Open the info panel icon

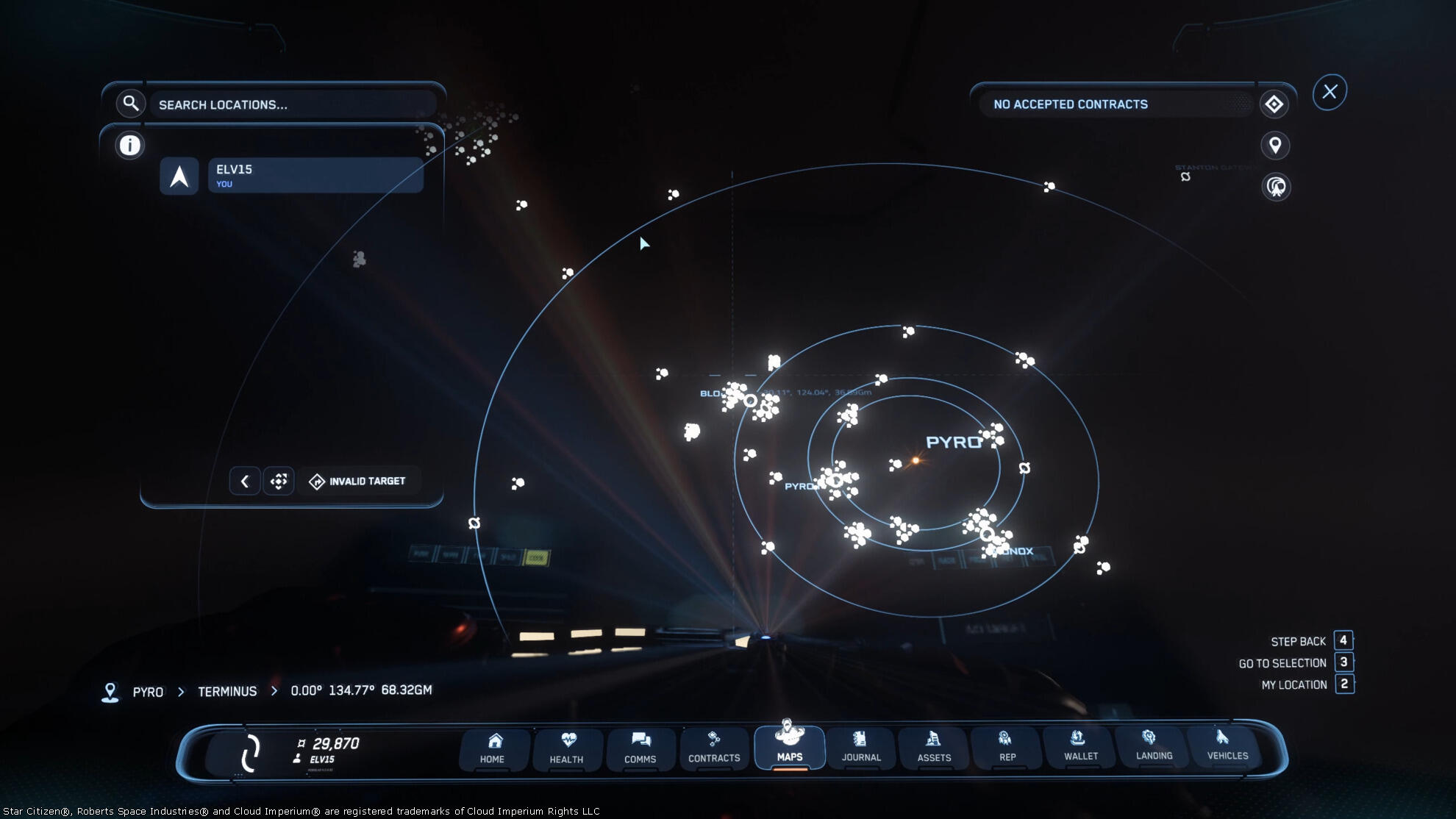[129, 146]
